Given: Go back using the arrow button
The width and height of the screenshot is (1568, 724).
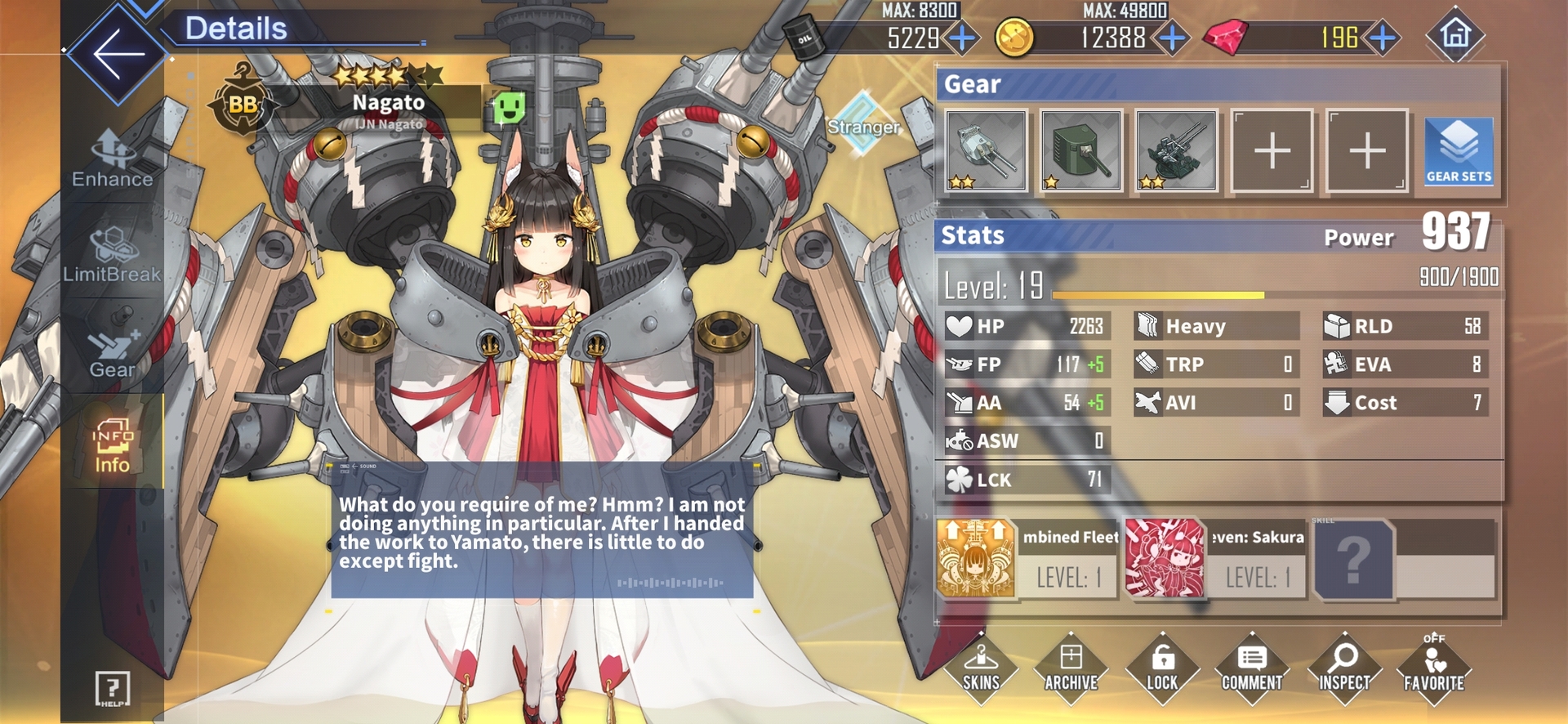Looking at the screenshot, I should coord(118,54).
